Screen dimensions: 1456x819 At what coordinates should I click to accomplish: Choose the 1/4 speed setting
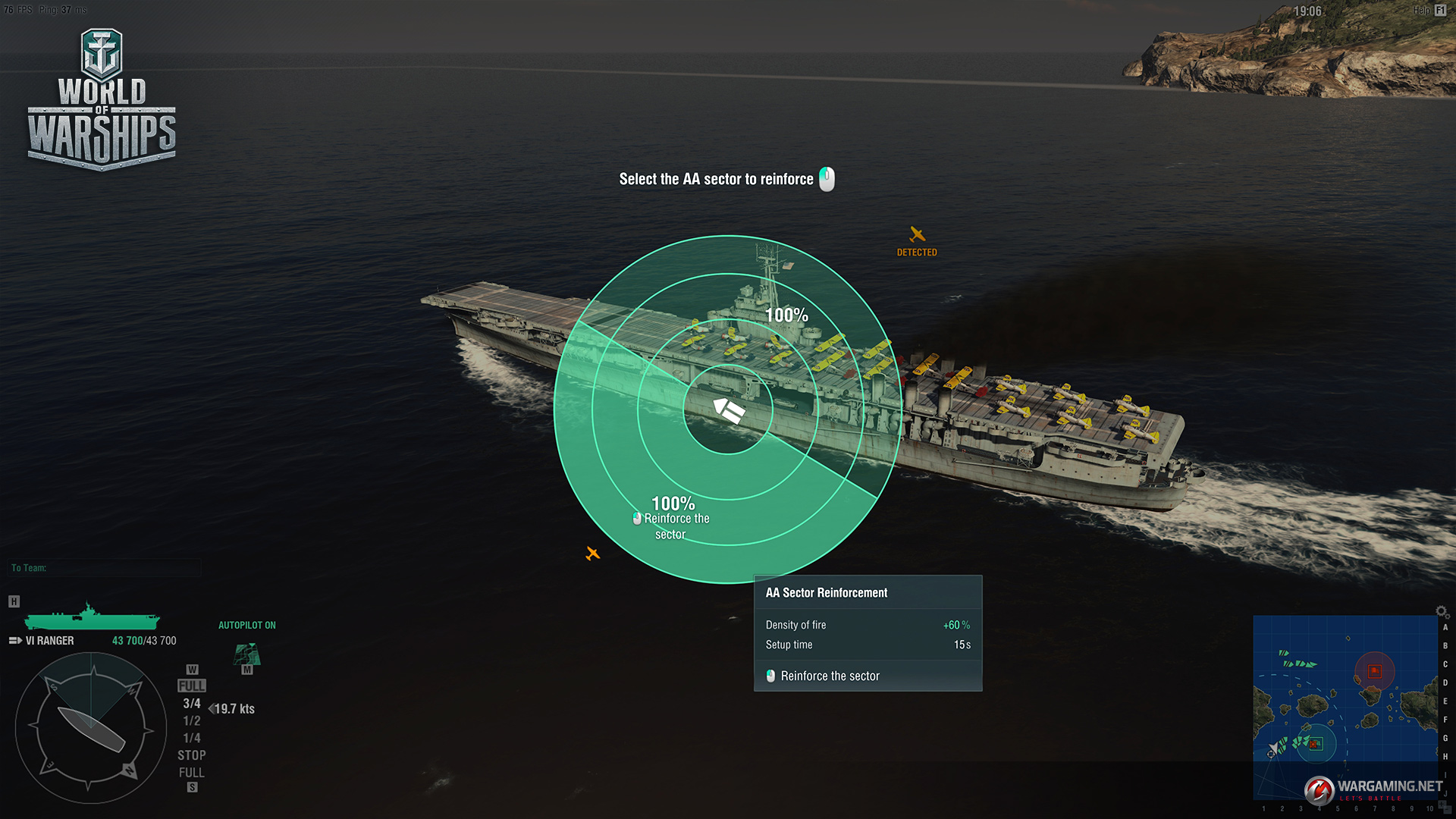click(x=192, y=739)
